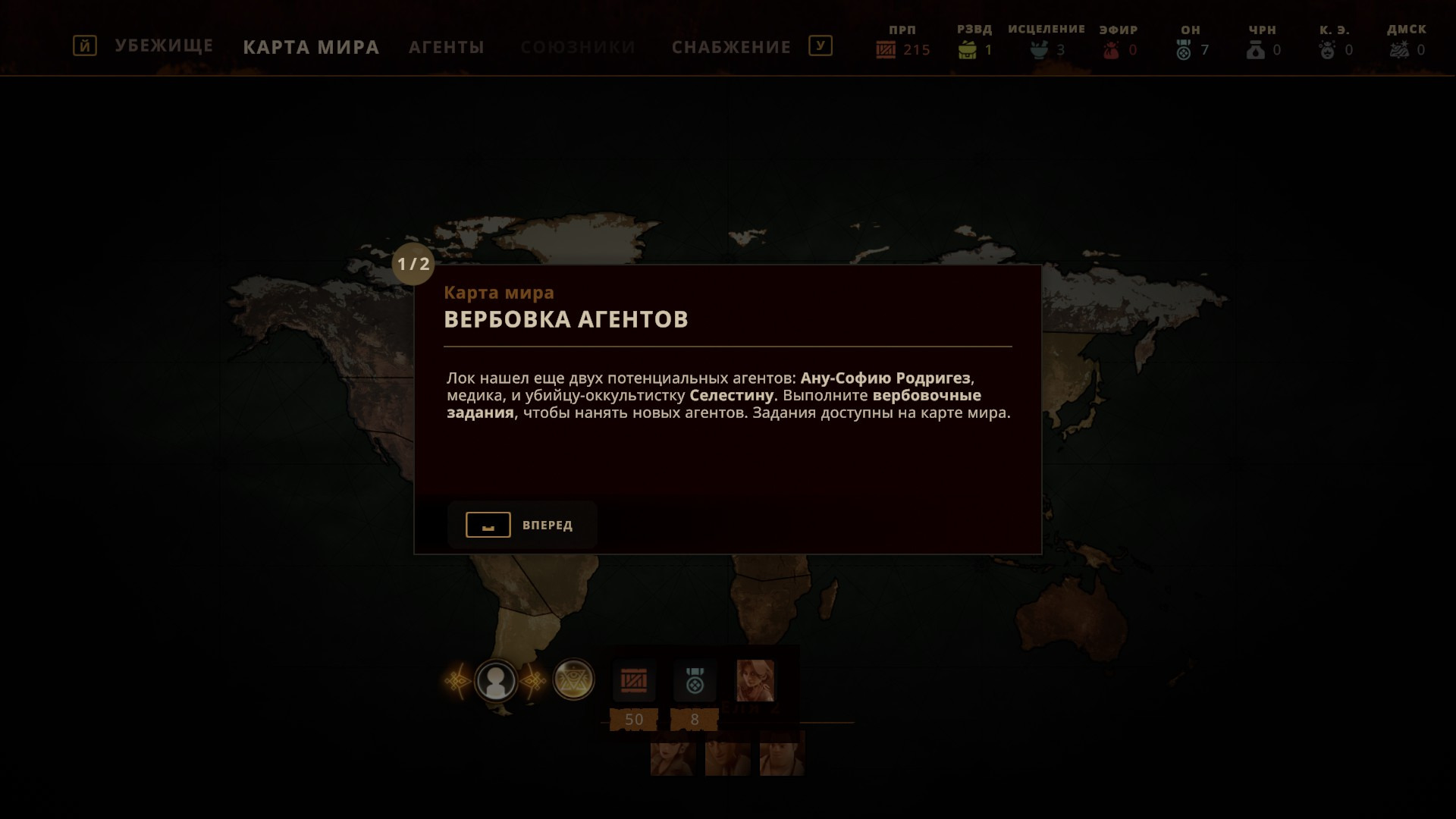
Task: Select the Союзники tab
Action: [577, 47]
